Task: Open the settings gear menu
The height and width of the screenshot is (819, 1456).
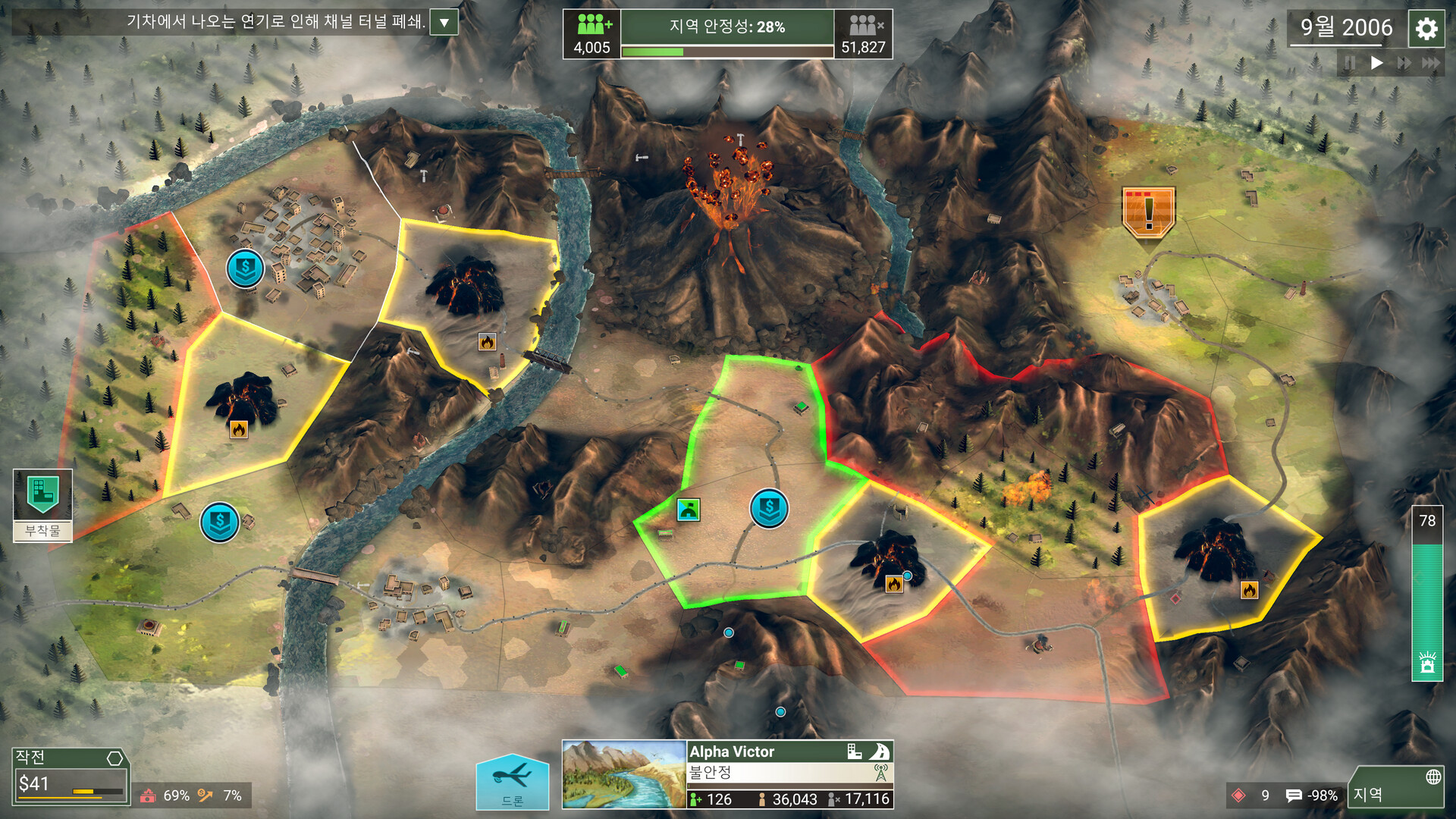Action: point(1426,29)
